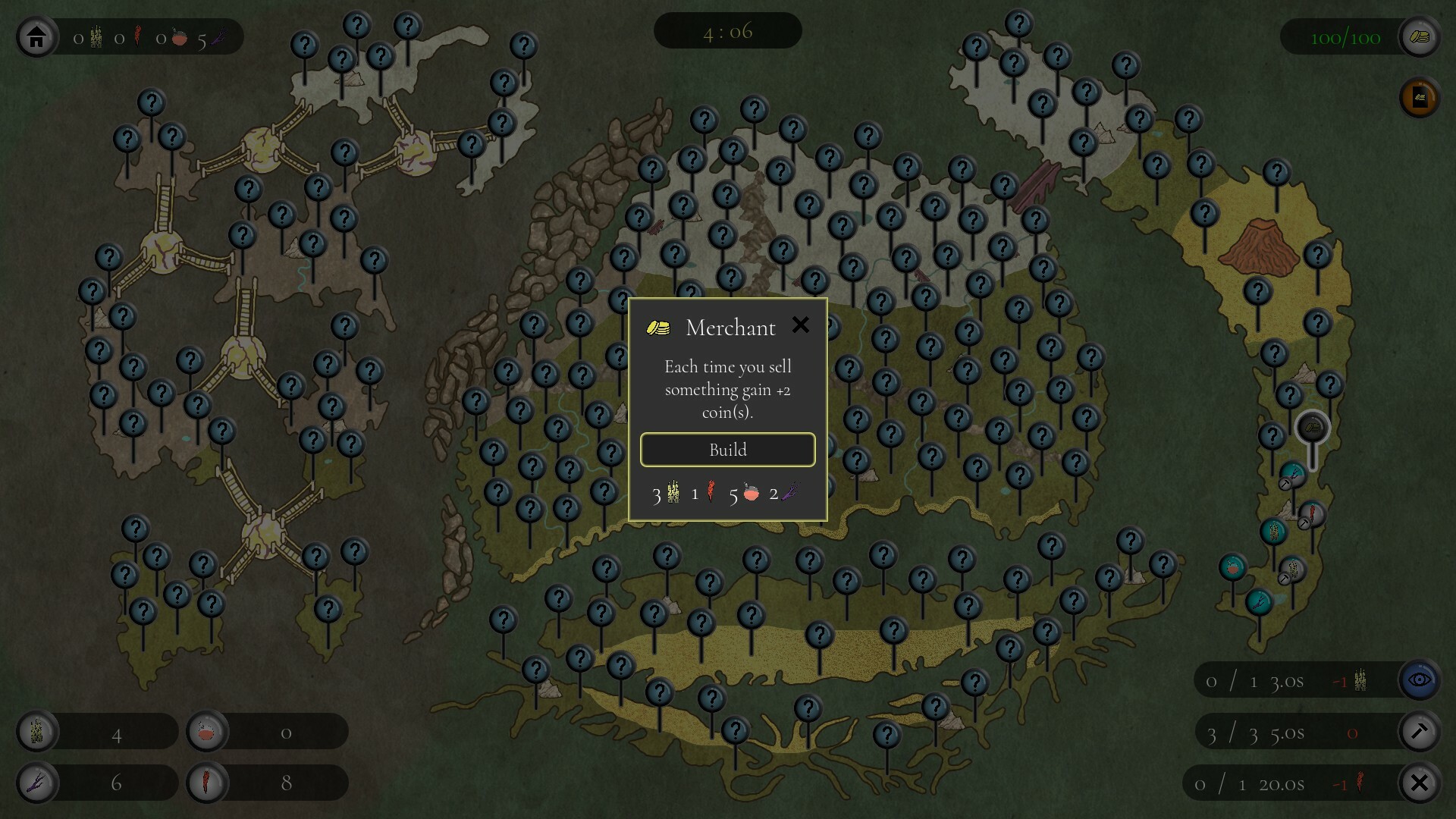Close the Merchant dialog with its X
The image size is (1456, 819).
coord(802,325)
